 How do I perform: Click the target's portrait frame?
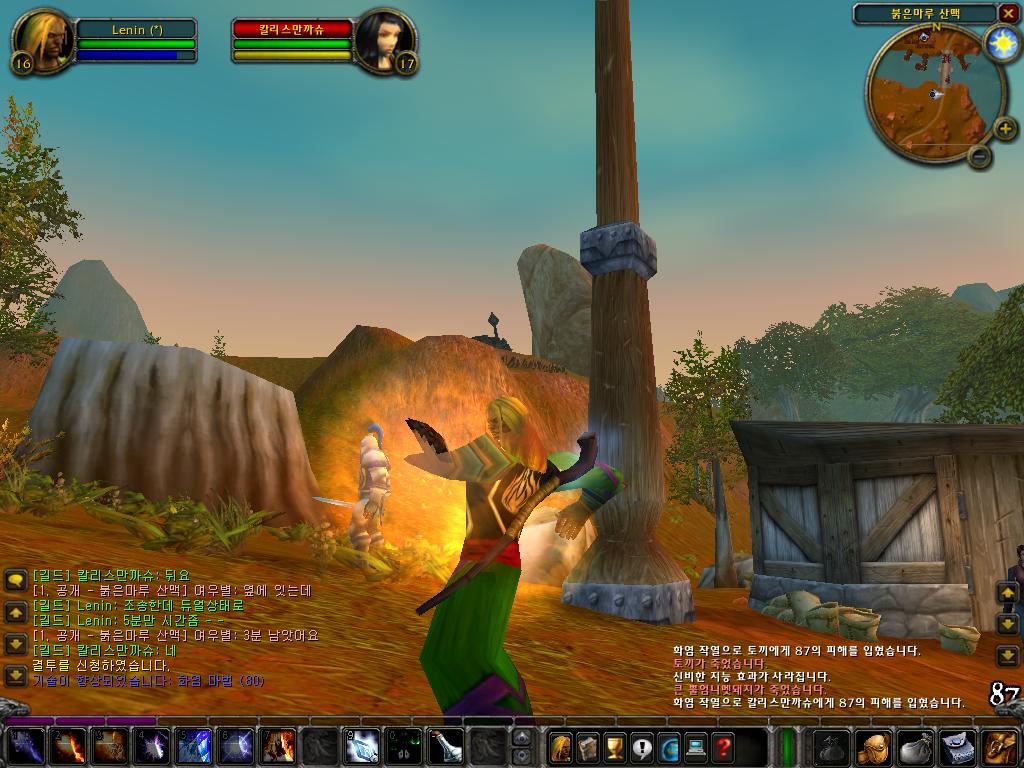click(x=384, y=42)
